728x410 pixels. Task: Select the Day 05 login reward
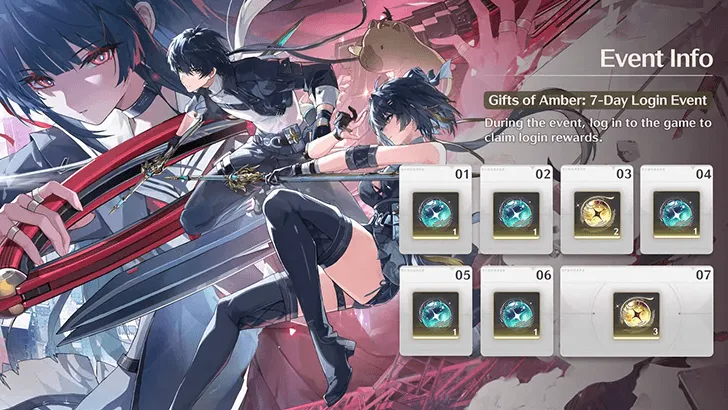click(x=437, y=311)
